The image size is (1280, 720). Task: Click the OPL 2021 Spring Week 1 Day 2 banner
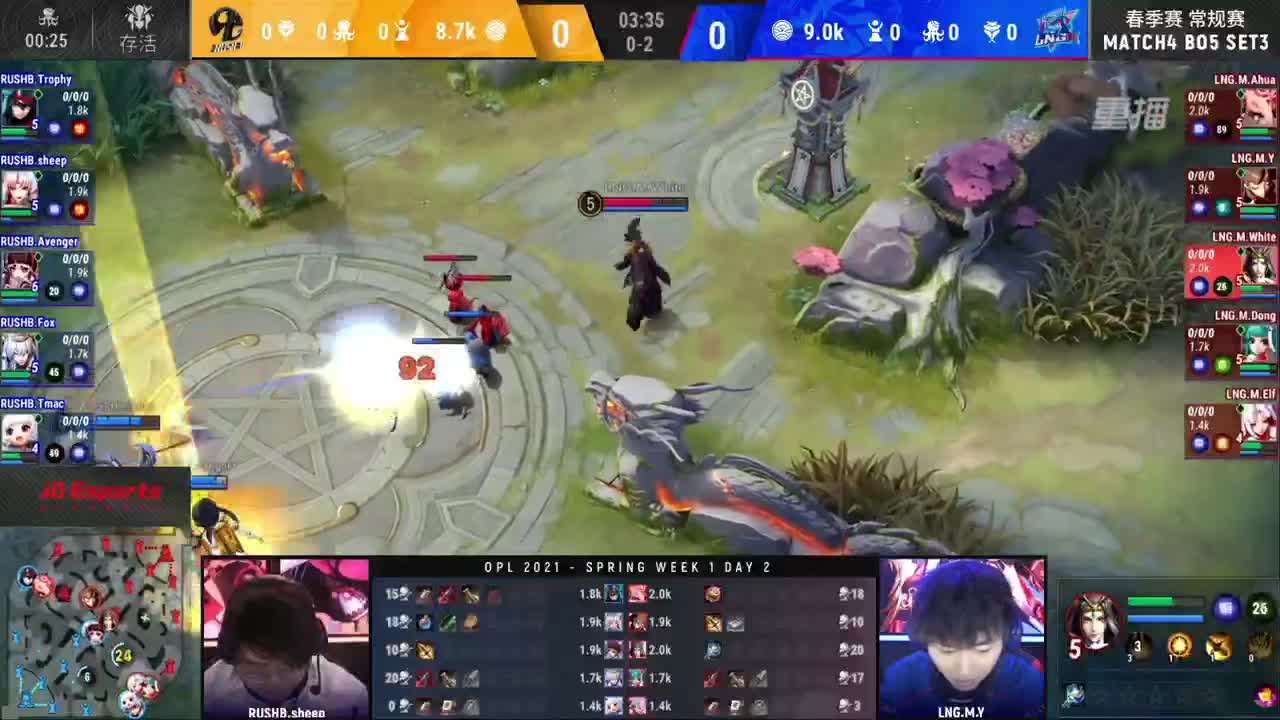[x=628, y=567]
